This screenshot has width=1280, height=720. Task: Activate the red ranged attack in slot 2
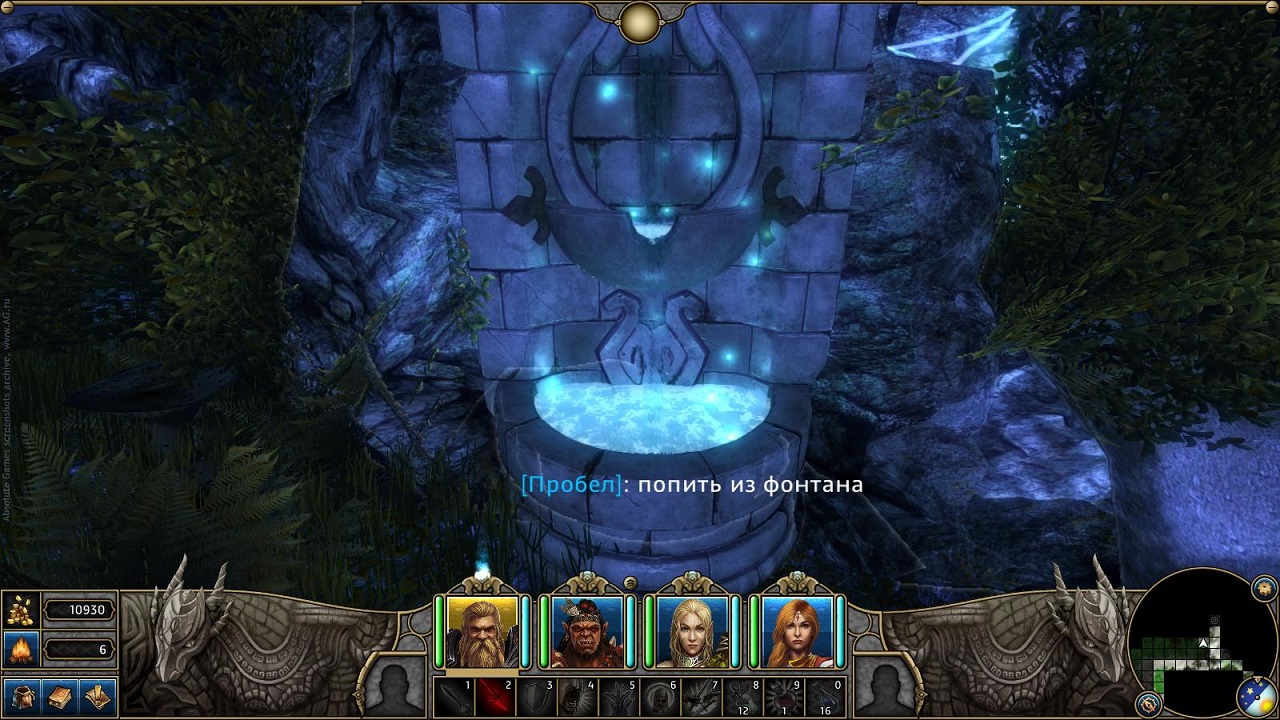click(x=494, y=696)
